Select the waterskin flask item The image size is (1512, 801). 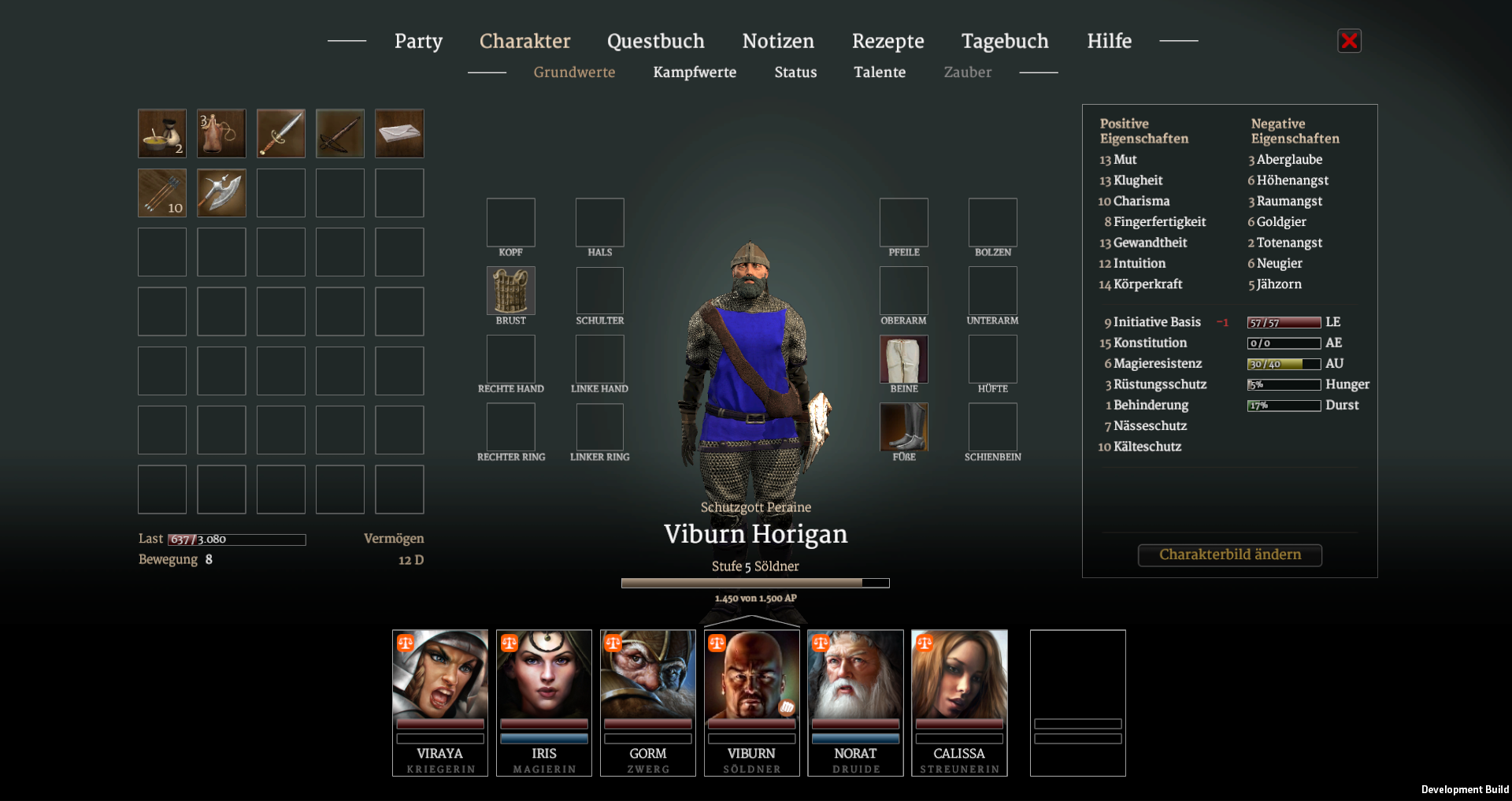click(x=221, y=133)
